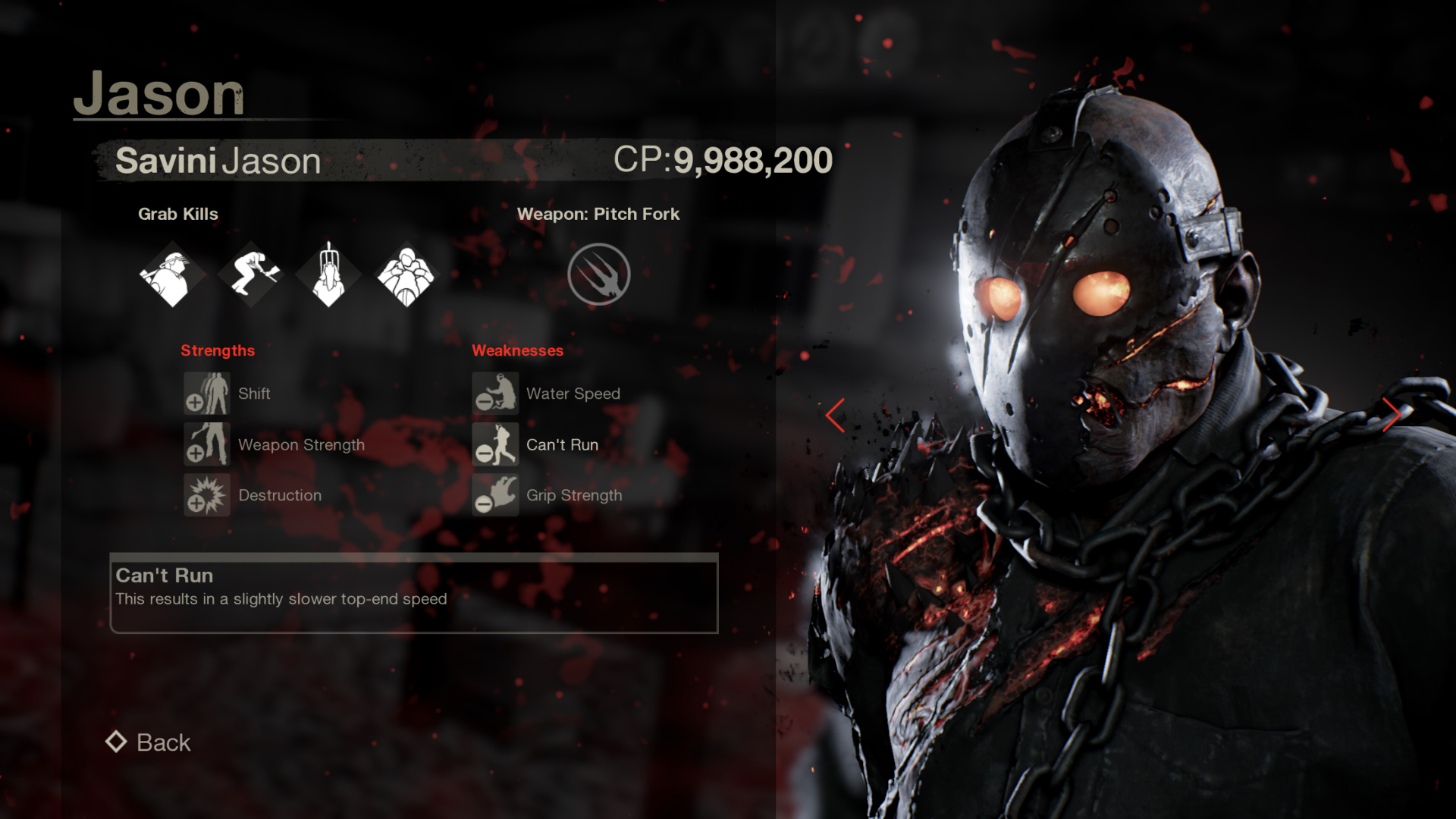Select the first grab kill with headband figure

click(x=172, y=275)
